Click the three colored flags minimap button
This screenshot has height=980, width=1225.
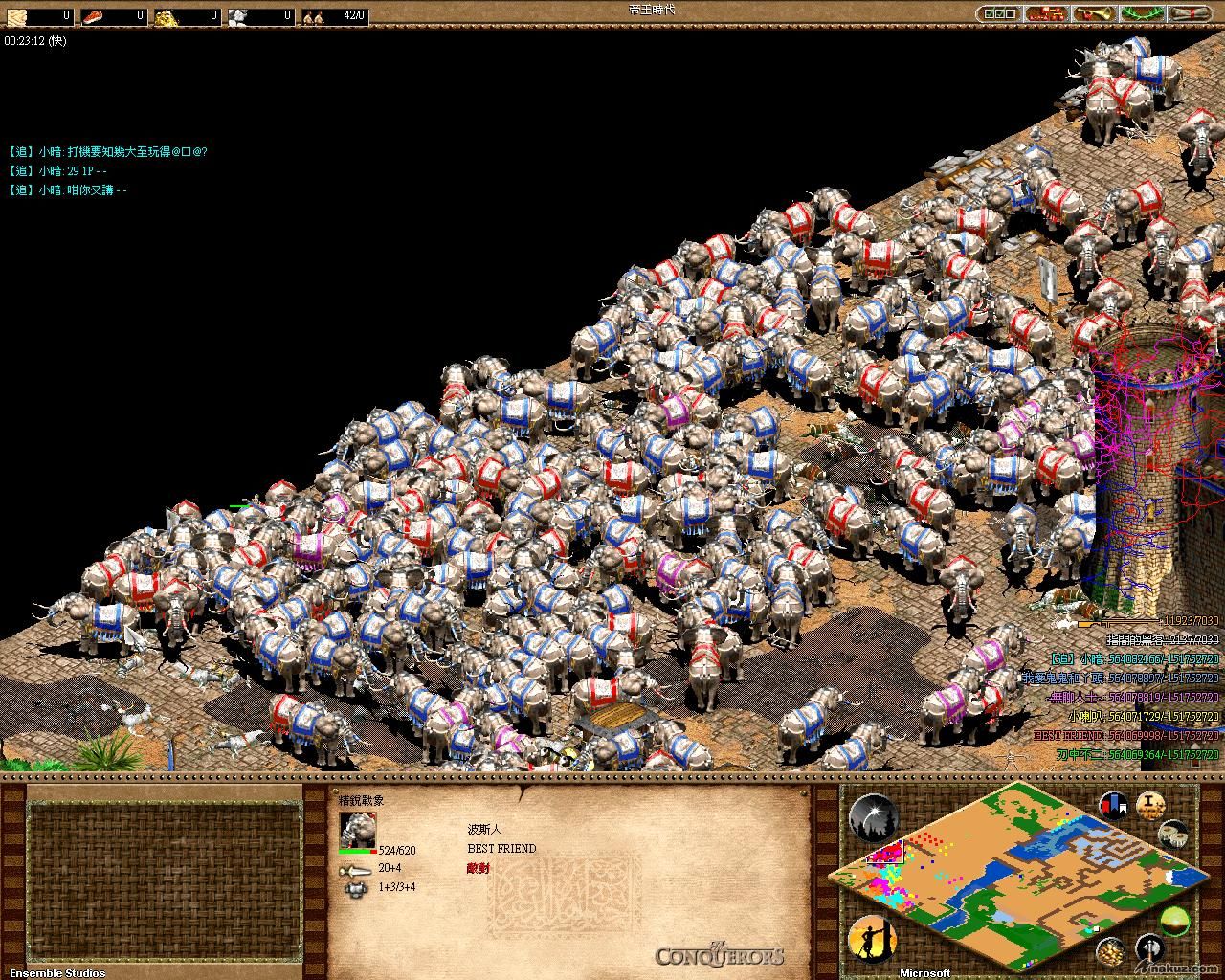[x=1114, y=805]
